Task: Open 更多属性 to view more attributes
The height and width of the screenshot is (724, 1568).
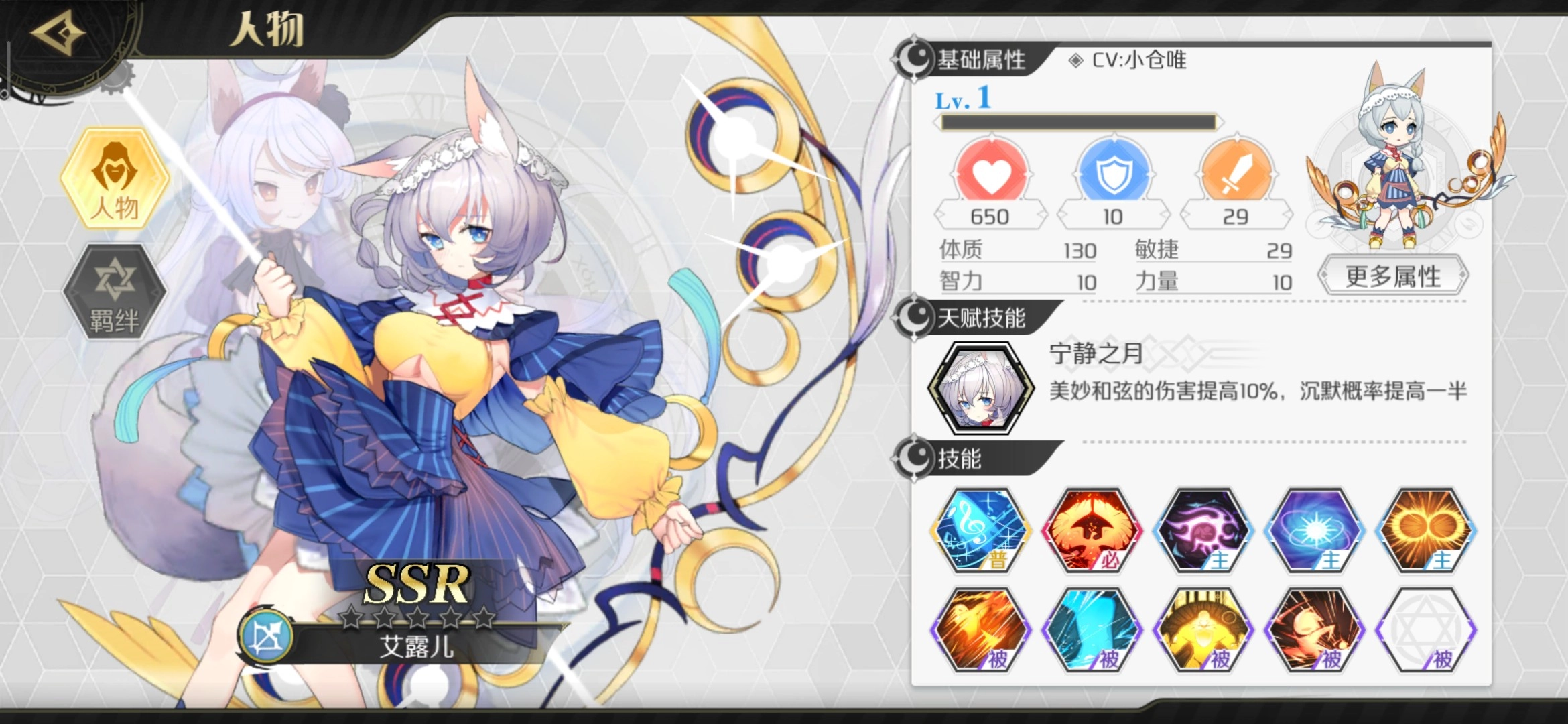Action: [x=1393, y=277]
